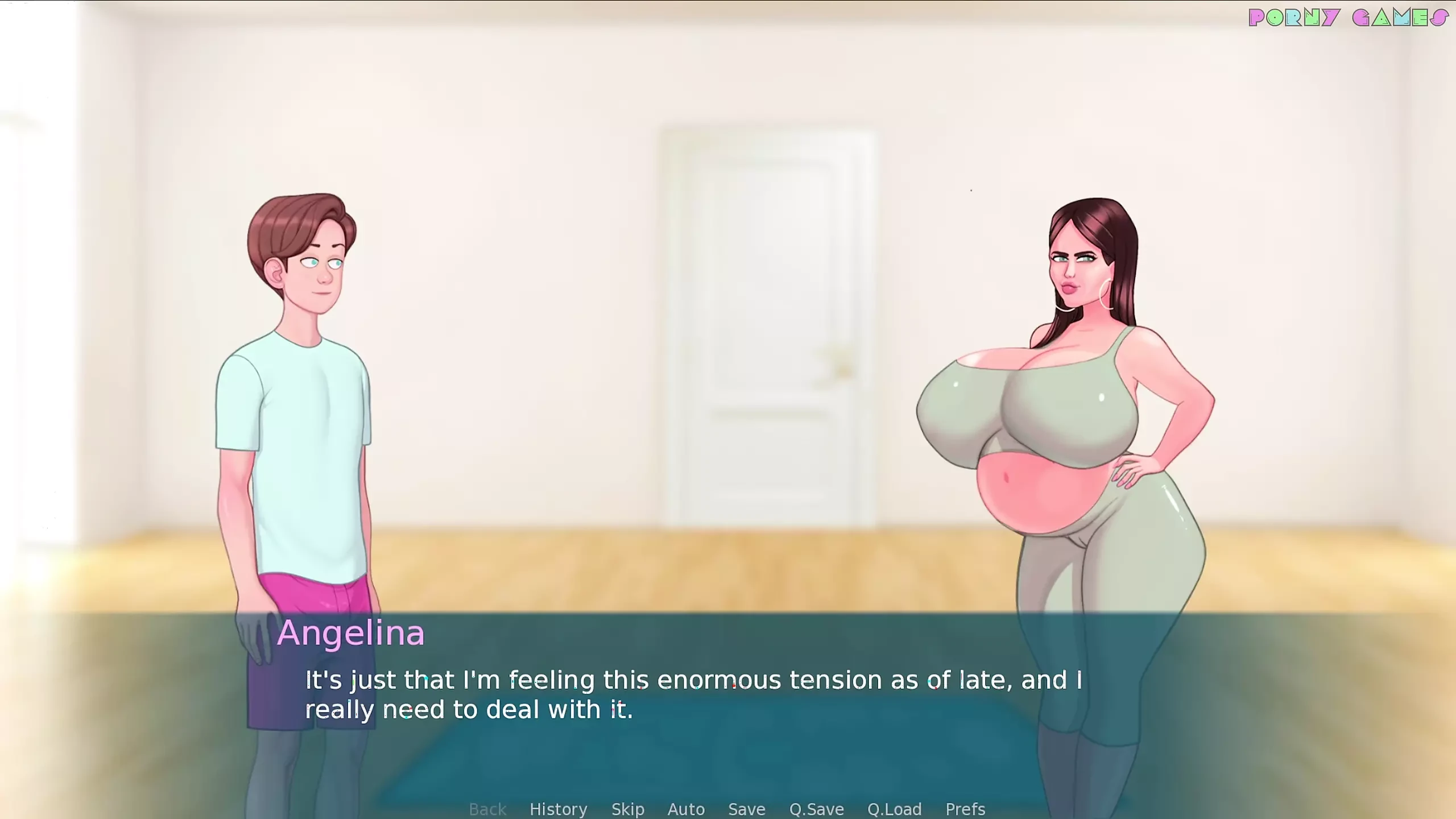This screenshot has height=819, width=1456.
Task: Go Back one dialogue line
Action: (x=487, y=809)
